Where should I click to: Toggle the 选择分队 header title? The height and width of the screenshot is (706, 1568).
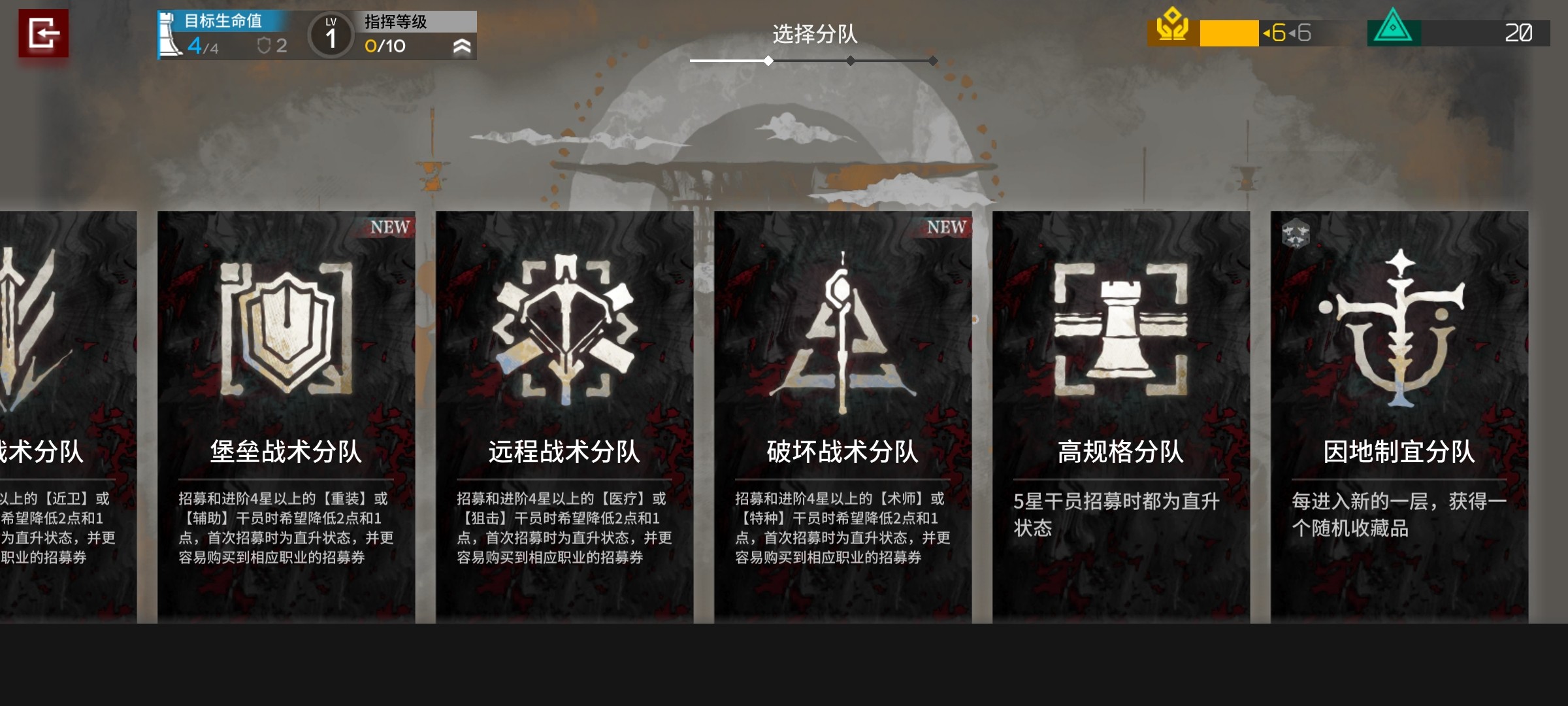pos(814,35)
